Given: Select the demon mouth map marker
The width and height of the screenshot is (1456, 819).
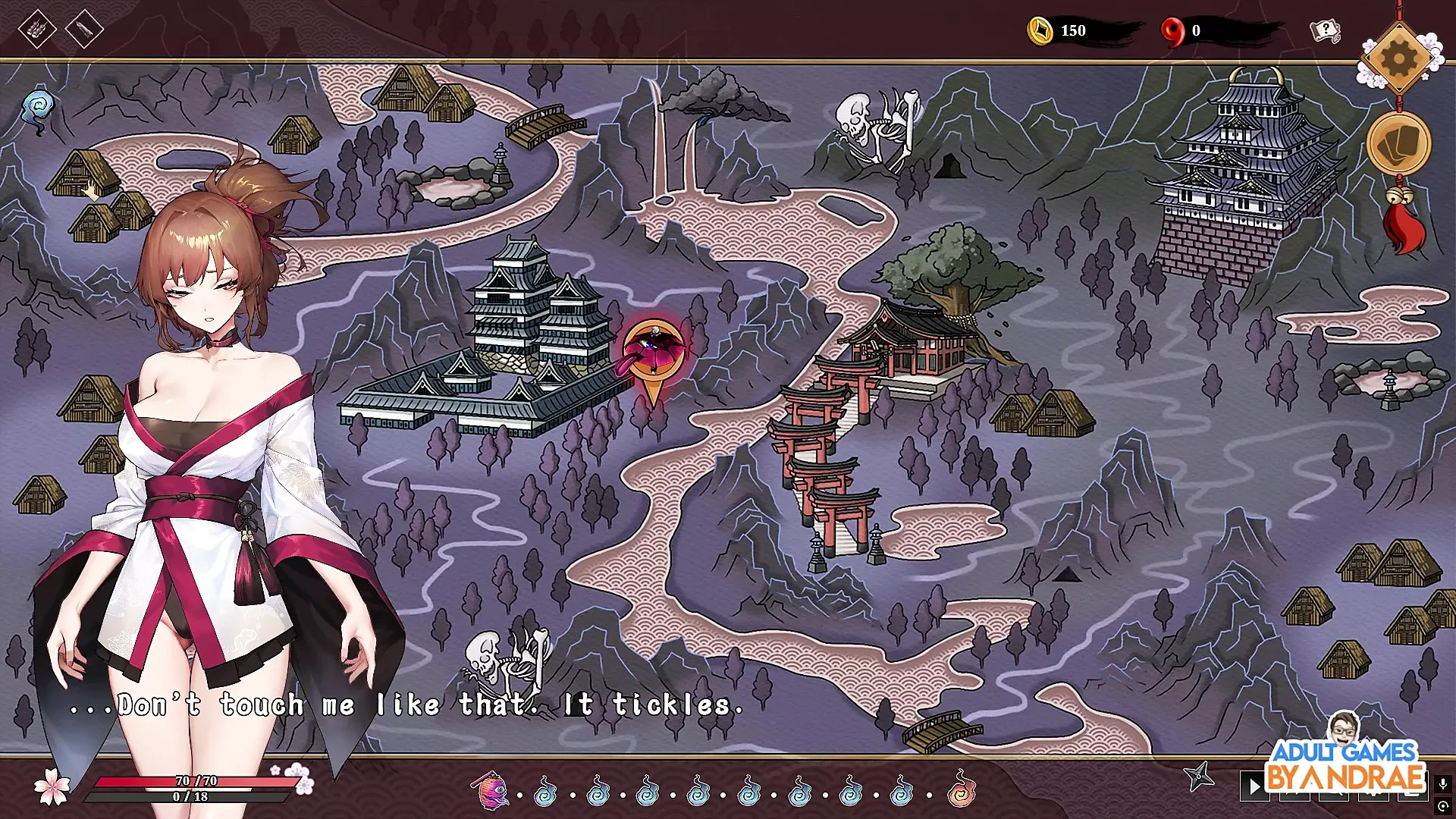Looking at the screenshot, I should tap(652, 353).
